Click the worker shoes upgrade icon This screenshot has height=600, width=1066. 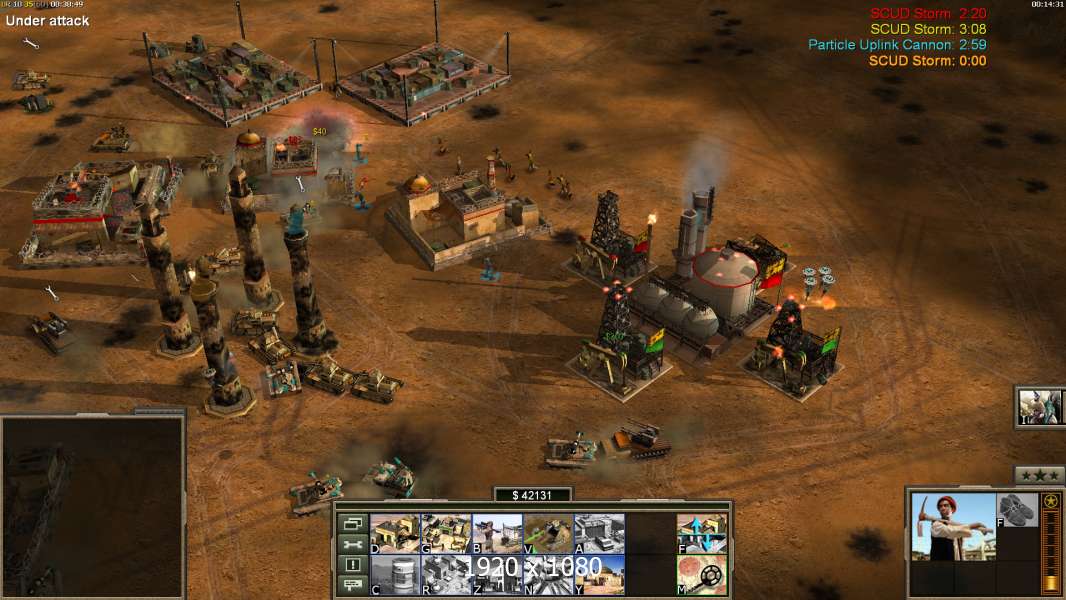[x=1018, y=510]
